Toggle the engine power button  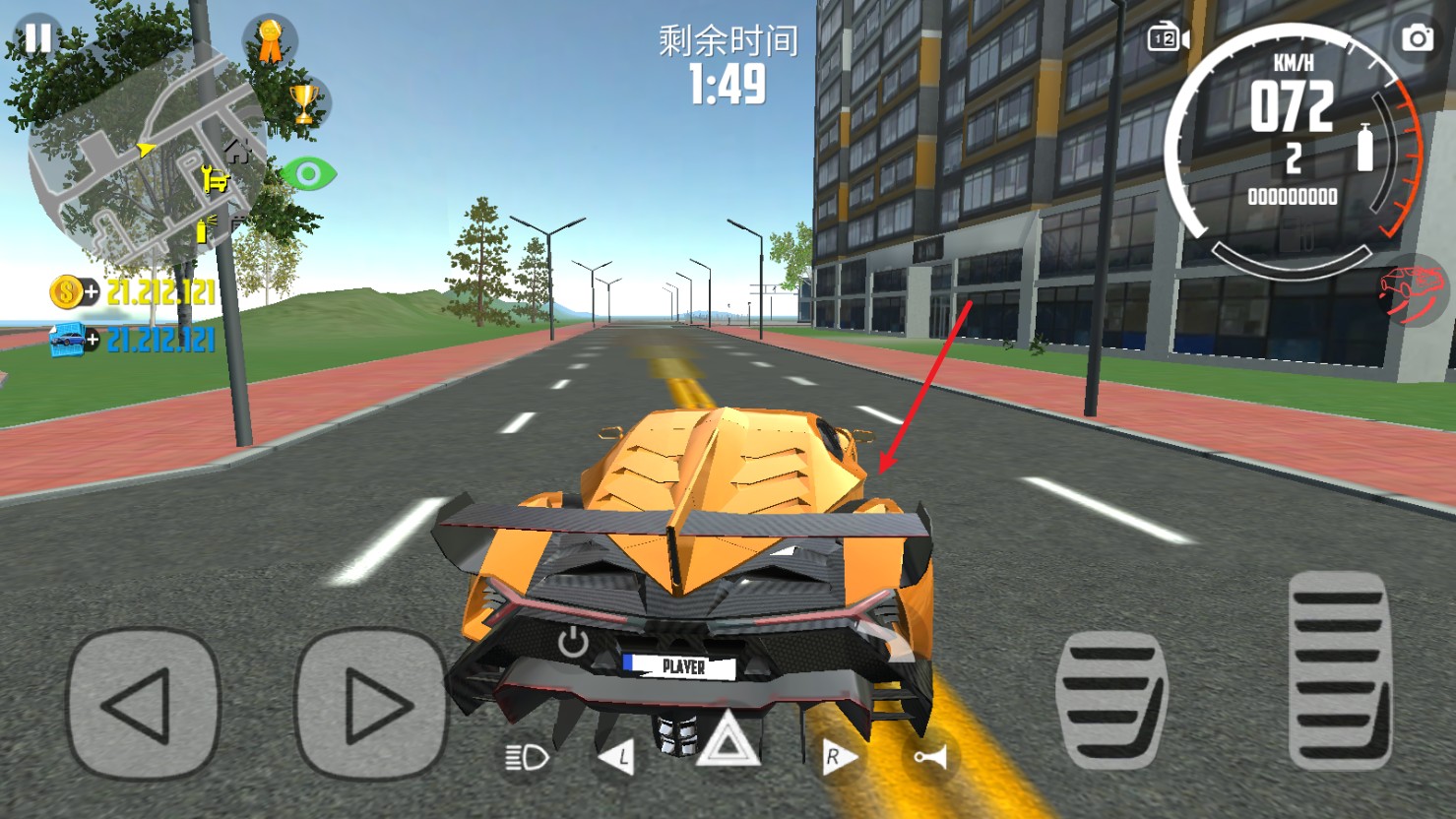573,643
